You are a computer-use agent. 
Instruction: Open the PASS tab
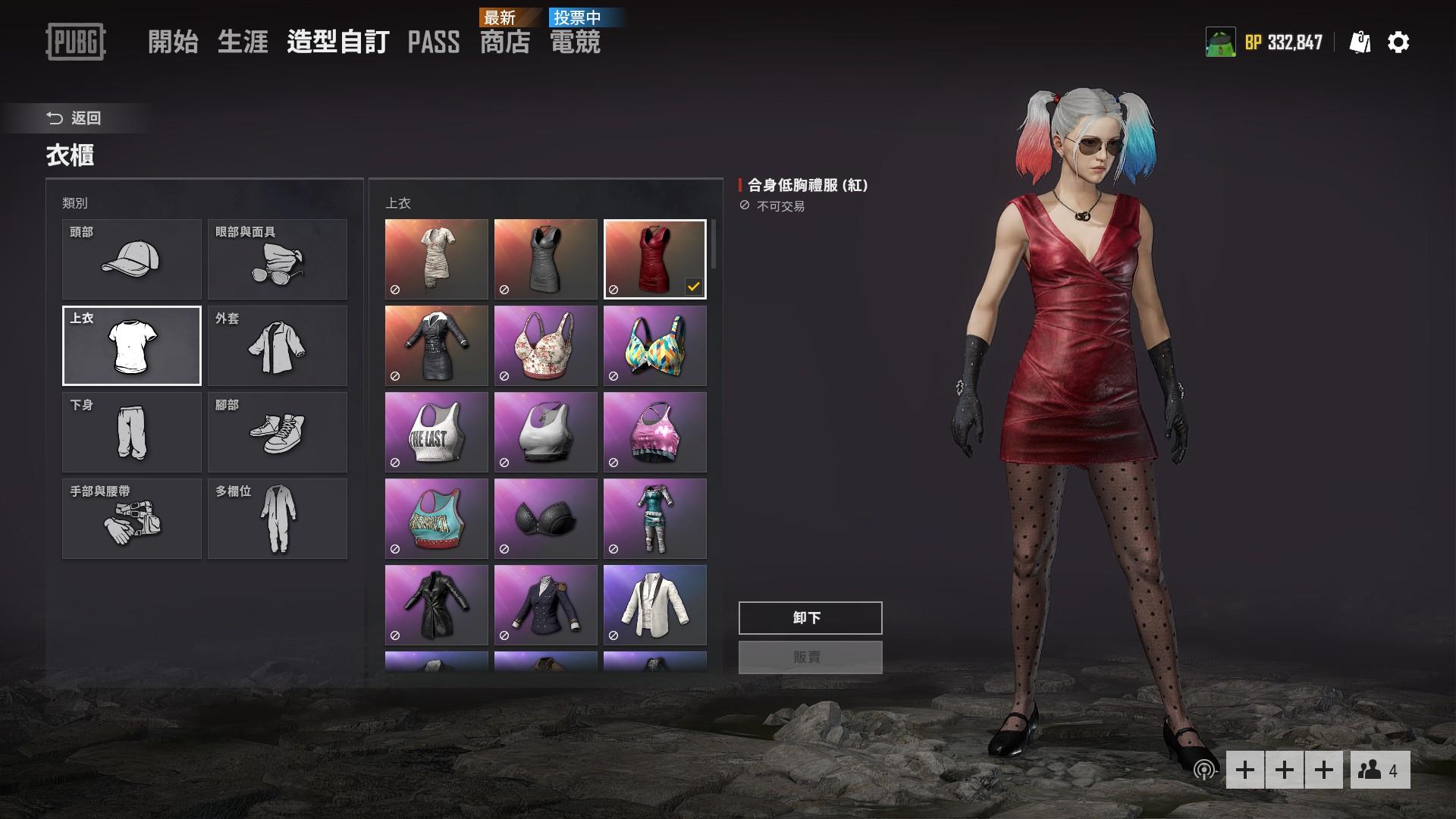(x=433, y=42)
